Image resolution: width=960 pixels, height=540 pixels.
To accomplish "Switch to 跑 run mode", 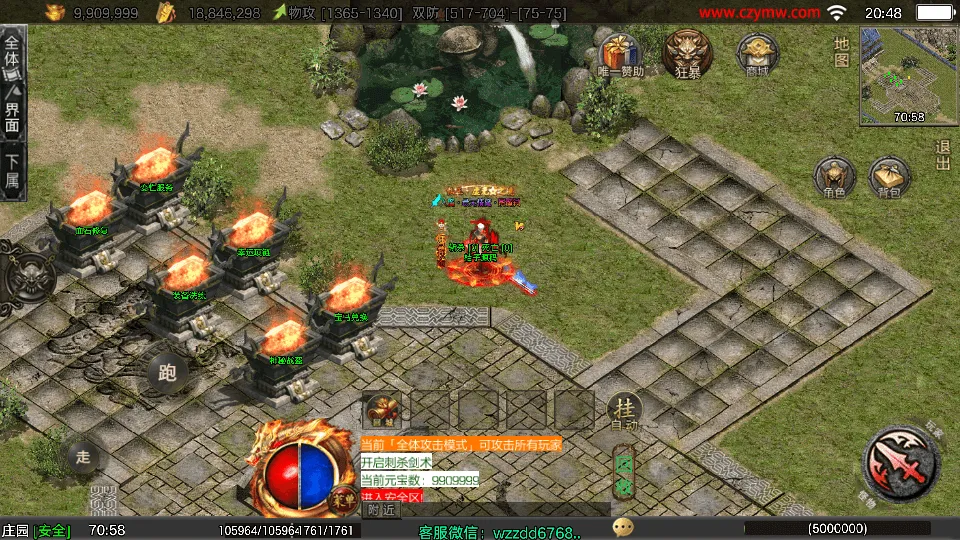I will tap(167, 373).
